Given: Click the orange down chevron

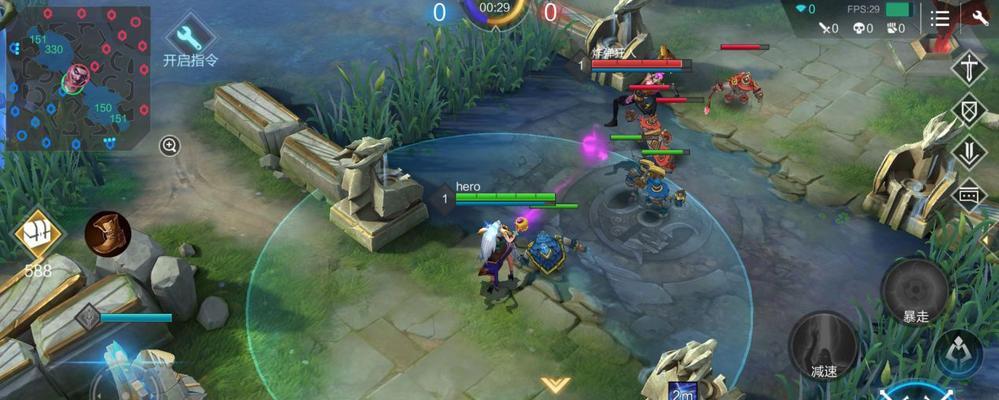Looking at the screenshot, I should (554, 383).
